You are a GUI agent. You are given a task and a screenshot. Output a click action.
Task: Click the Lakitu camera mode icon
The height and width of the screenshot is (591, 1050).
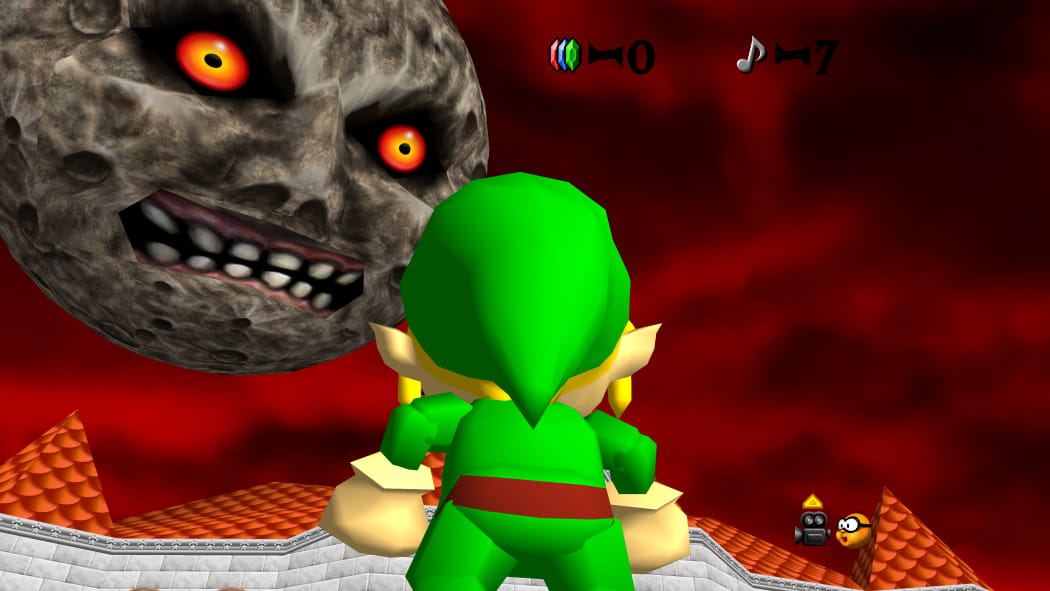853,529
